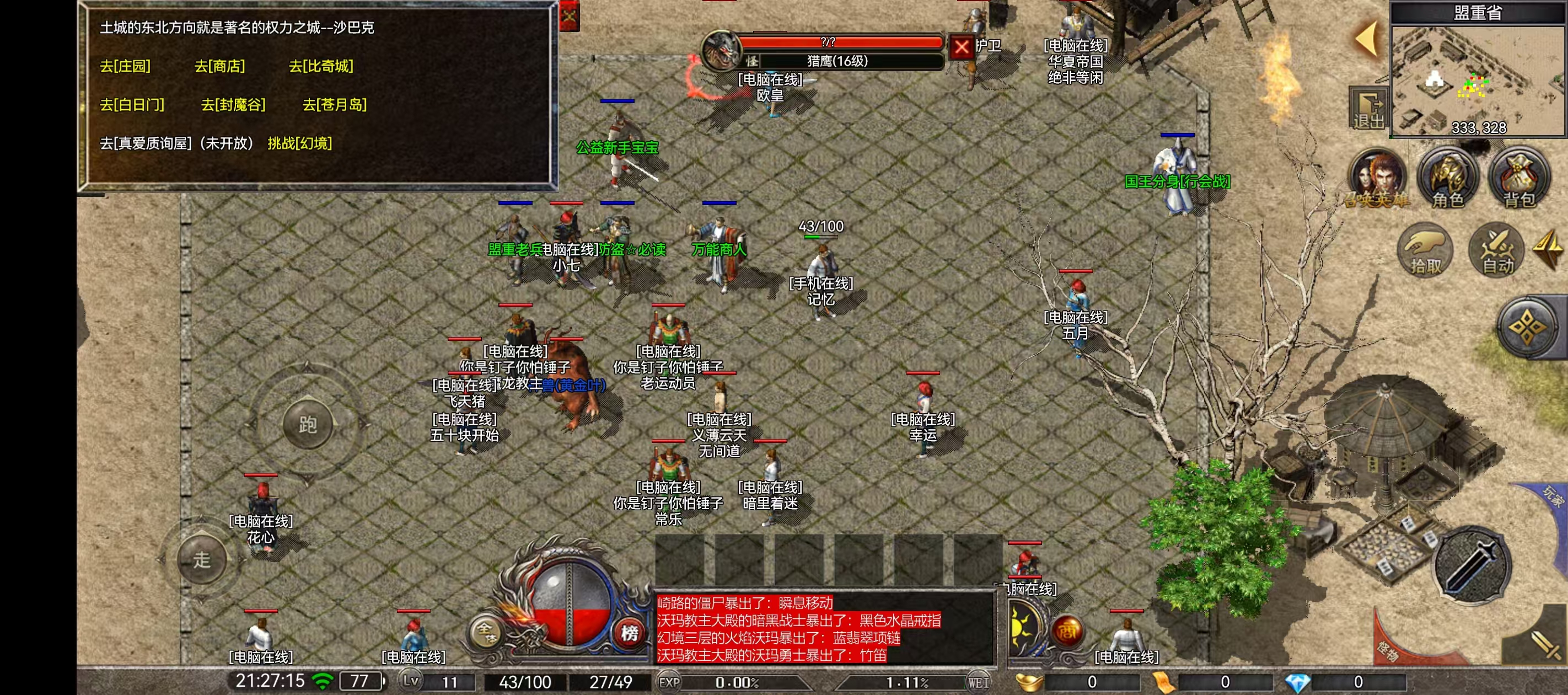Open the 背包 backpack
Image resolution: width=1568 pixels, height=695 pixels.
pyautogui.click(x=1519, y=179)
